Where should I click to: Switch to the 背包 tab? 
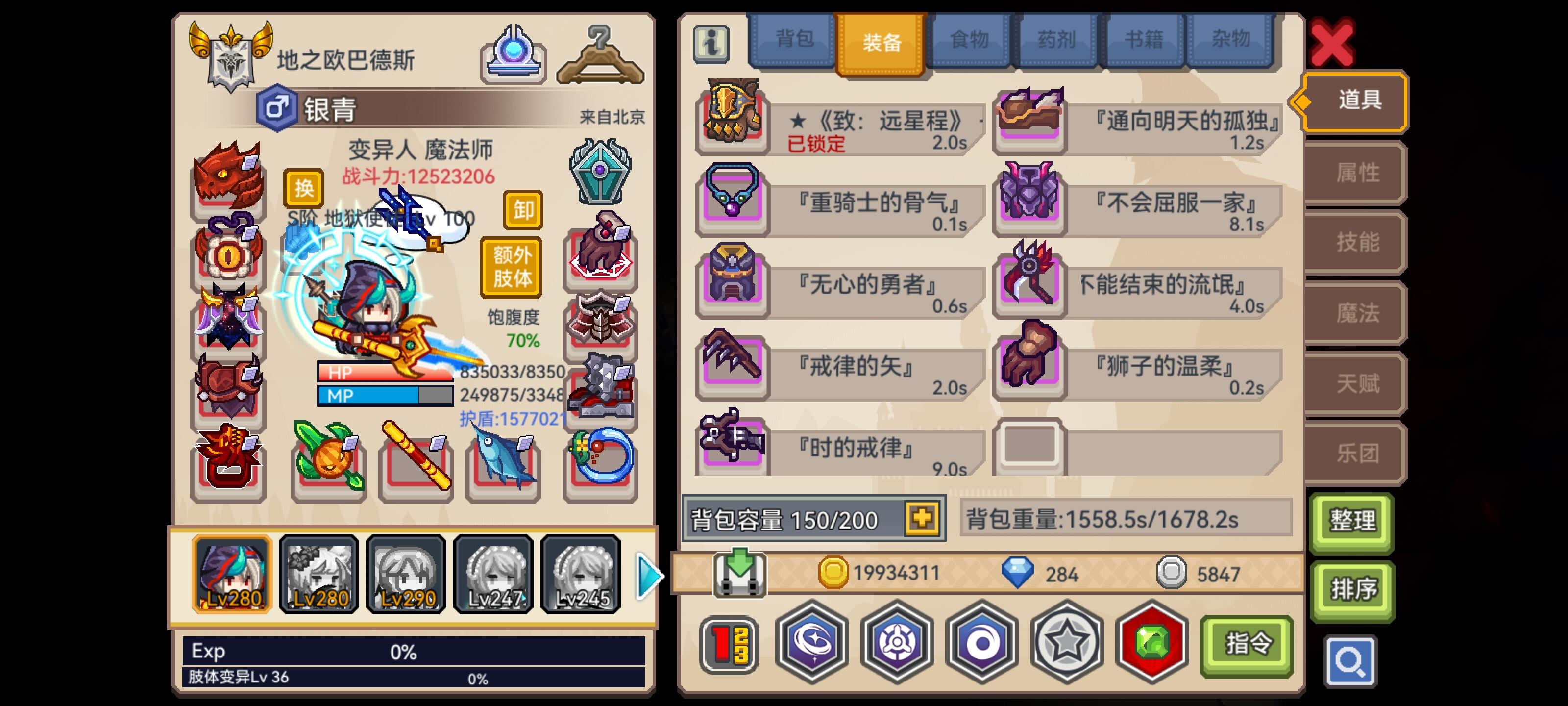click(792, 40)
